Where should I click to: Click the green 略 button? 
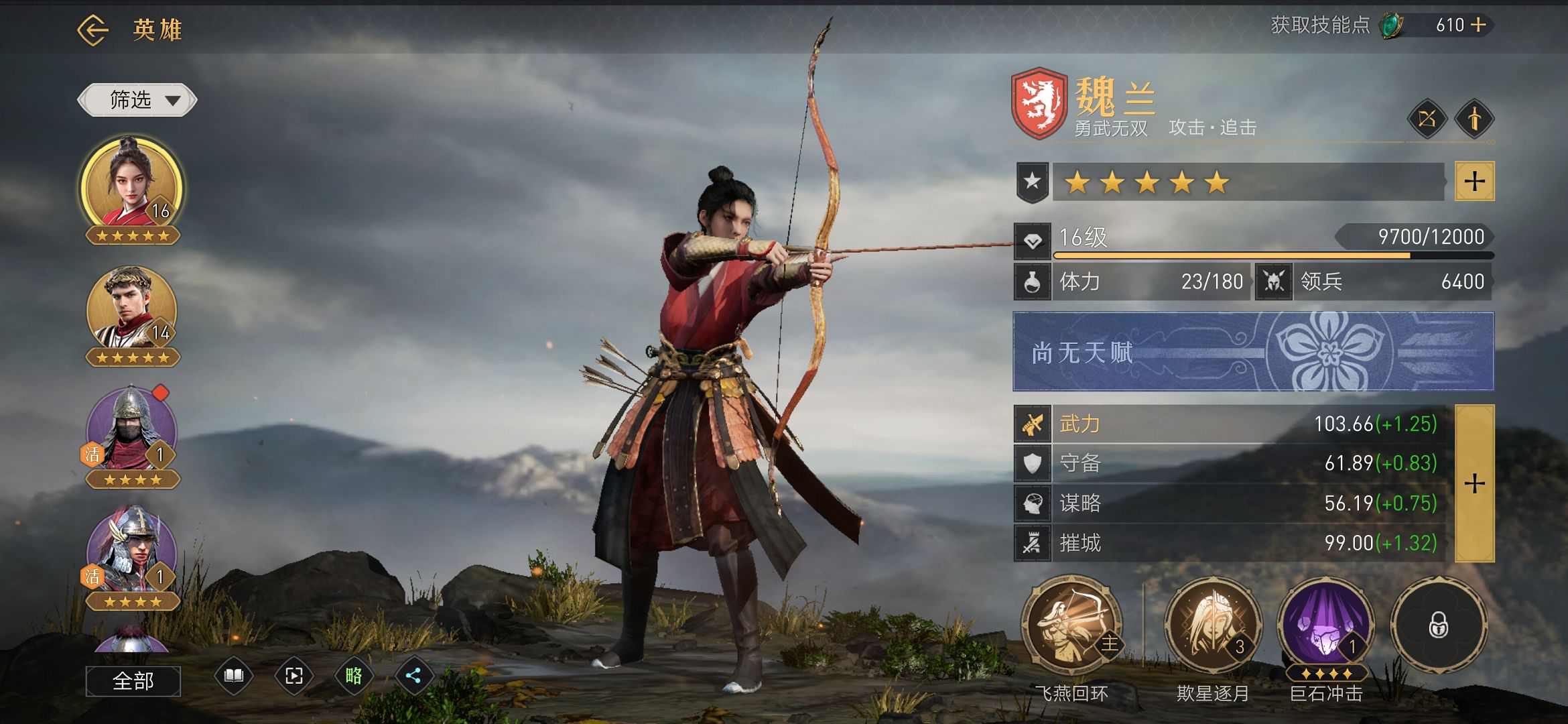coord(353,676)
